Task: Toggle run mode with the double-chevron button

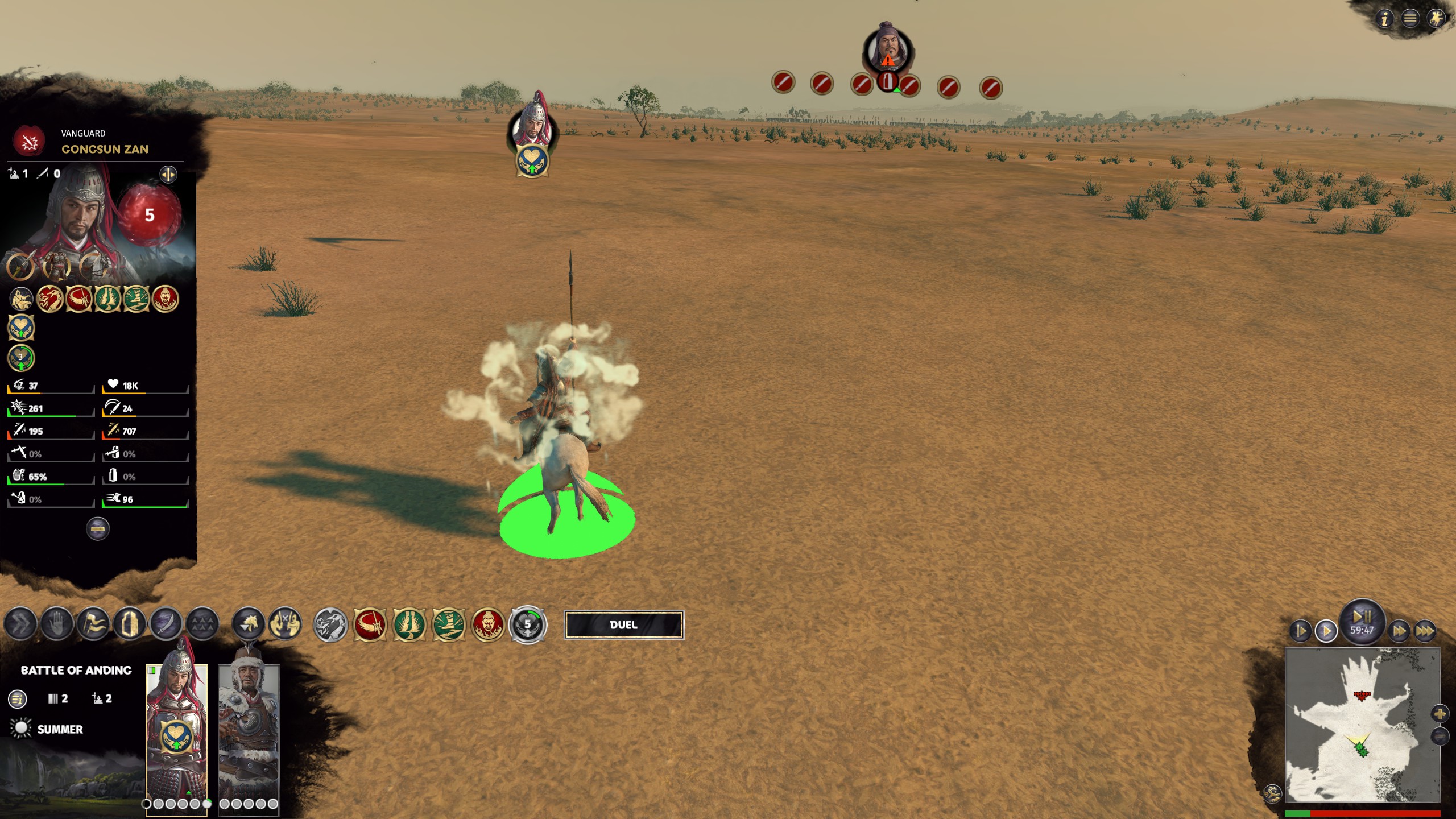Action: pos(20,624)
